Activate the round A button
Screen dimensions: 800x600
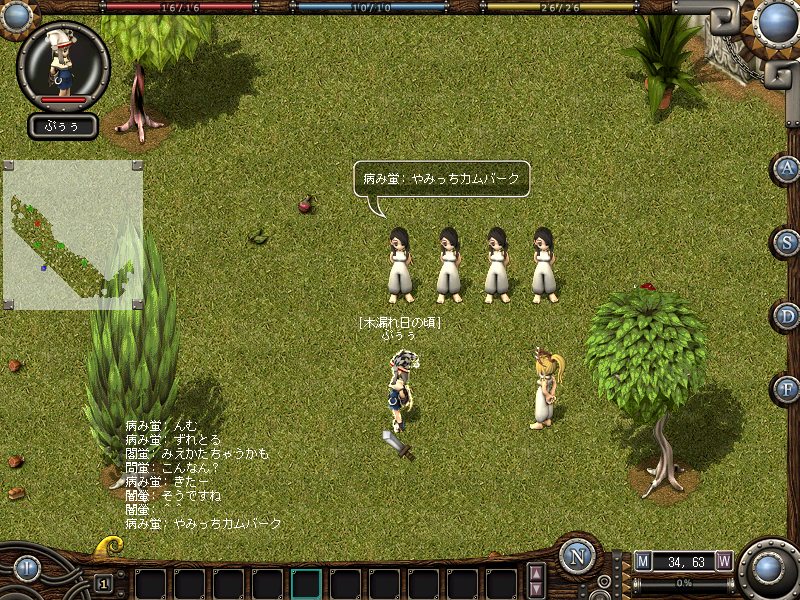788,169
